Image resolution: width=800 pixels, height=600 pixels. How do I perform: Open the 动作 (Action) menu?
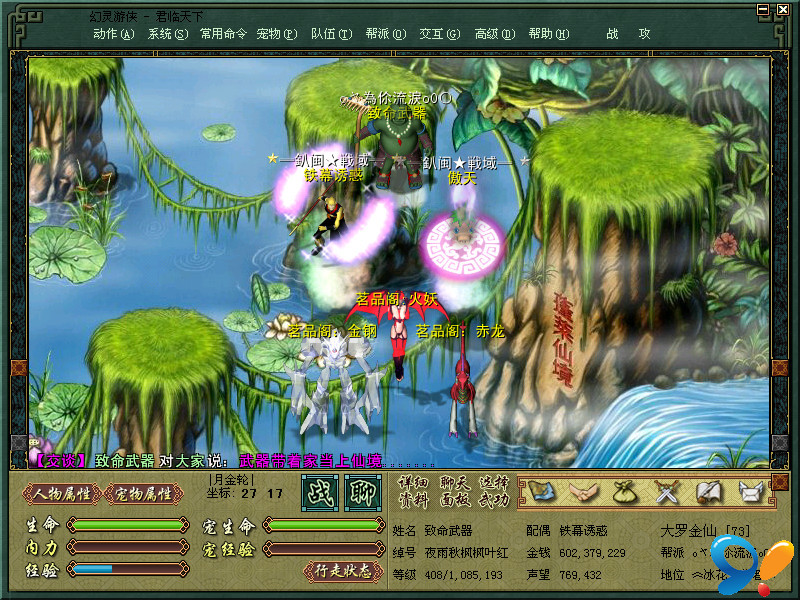113,33
